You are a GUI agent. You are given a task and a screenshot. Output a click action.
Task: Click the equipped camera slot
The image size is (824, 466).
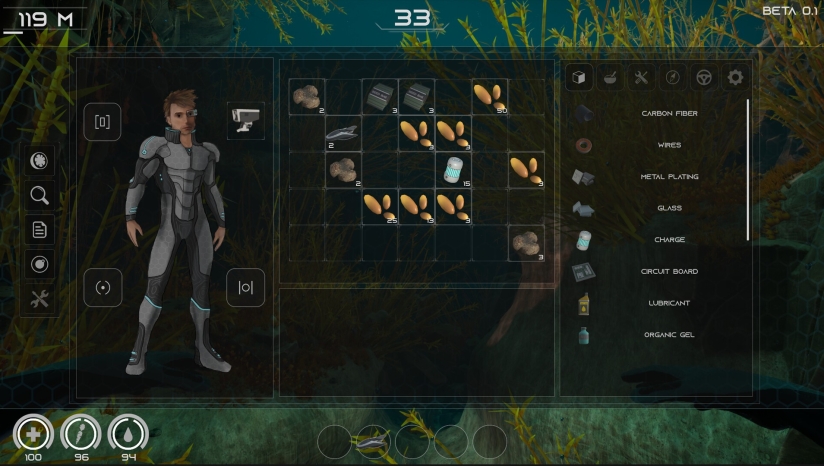[245, 120]
